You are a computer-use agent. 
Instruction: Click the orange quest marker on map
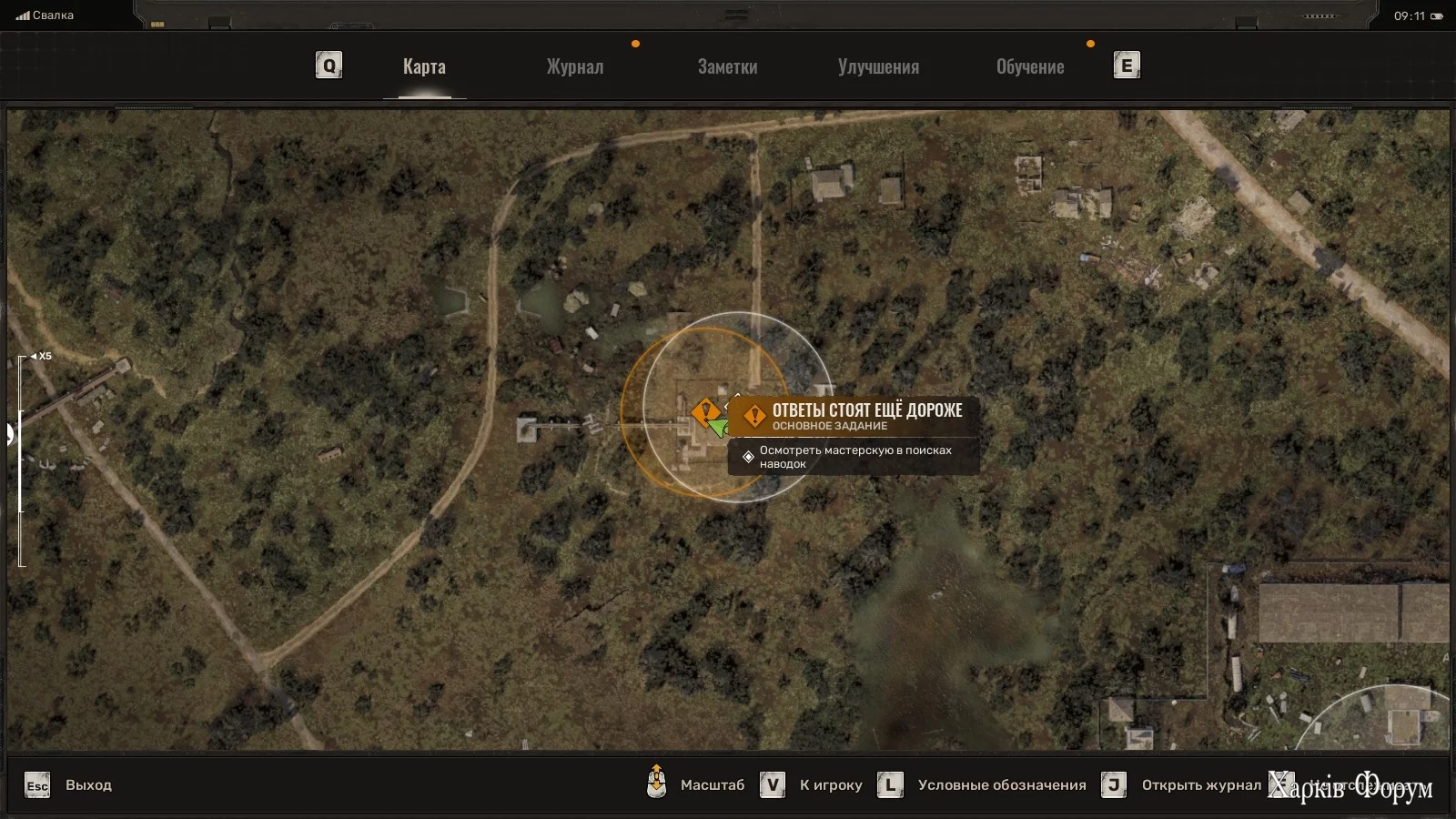[704, 412]
